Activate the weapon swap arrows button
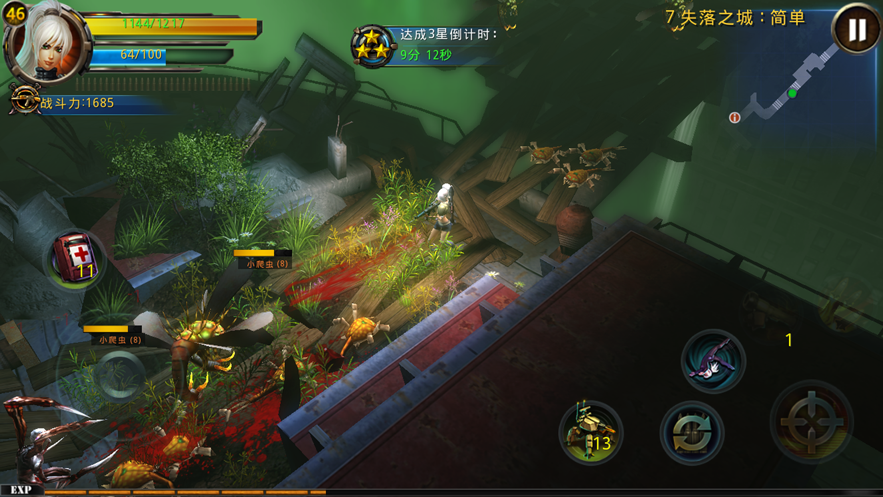This screenshot has width=883, height=497. point(691,432)
